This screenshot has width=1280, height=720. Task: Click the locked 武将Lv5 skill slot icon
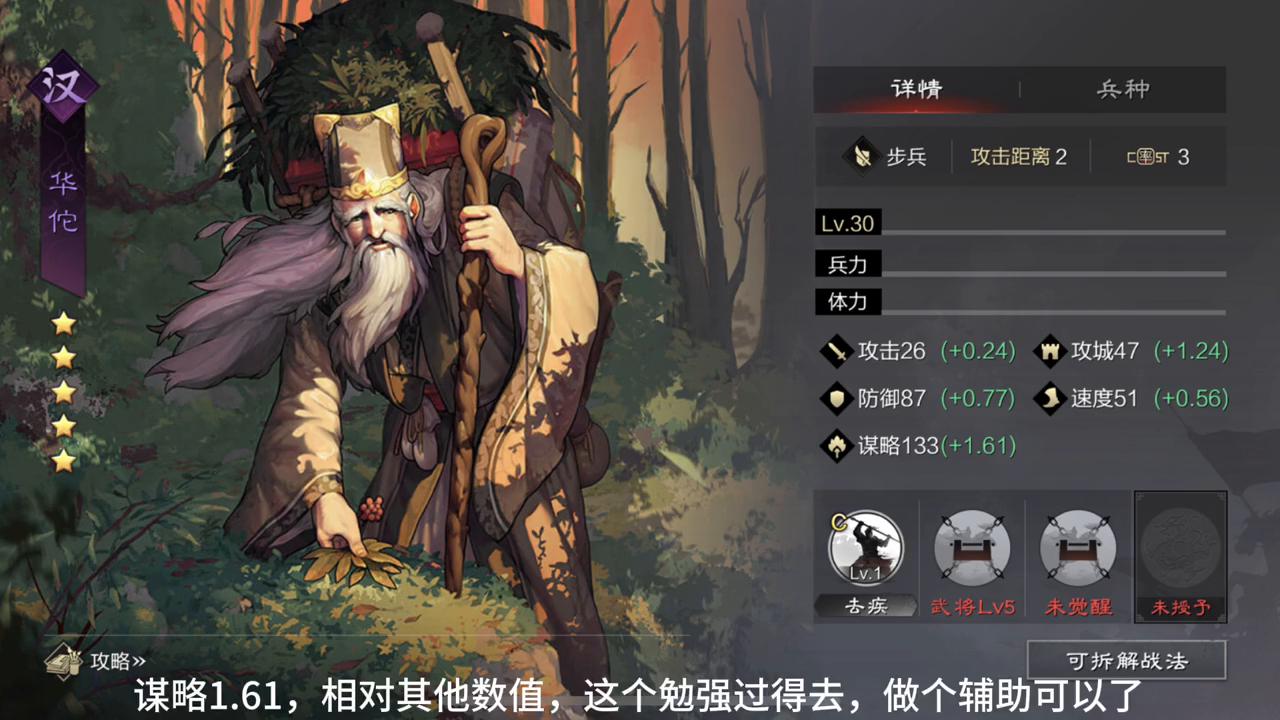pos(971,548)
